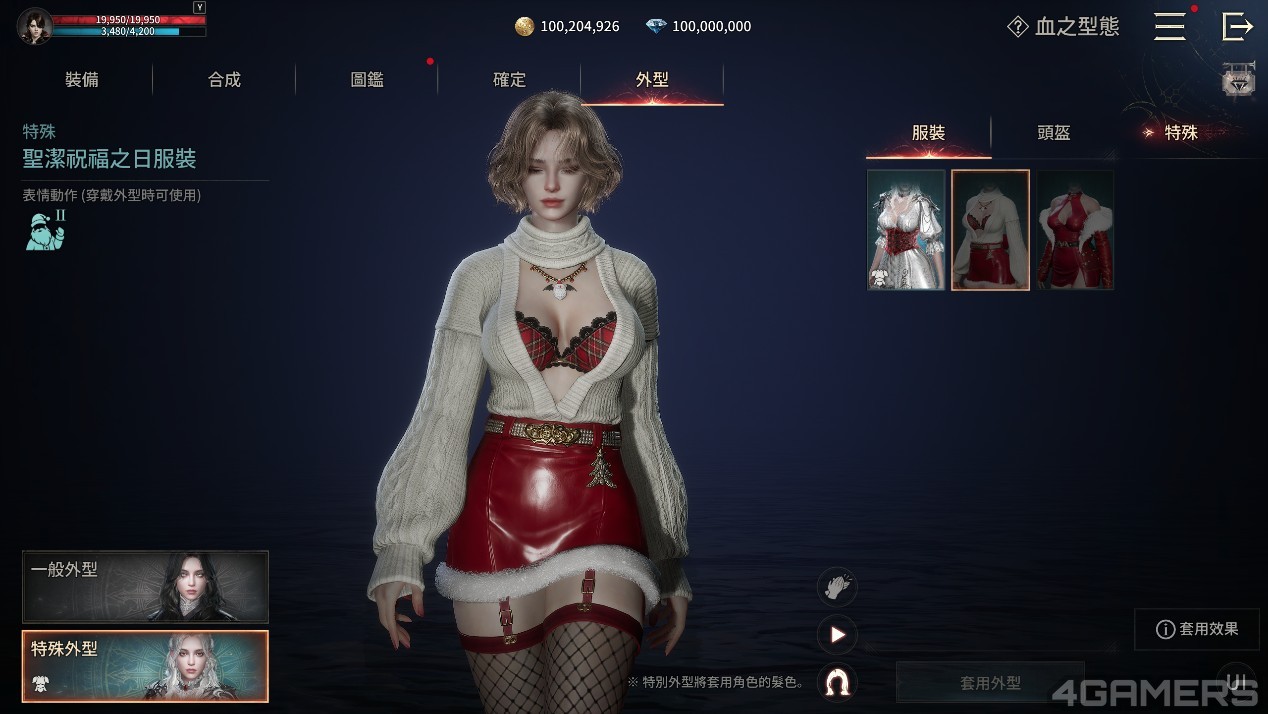1268x714 pixels.
Task: Click the 外型 appearance tab
Action: 652,80
